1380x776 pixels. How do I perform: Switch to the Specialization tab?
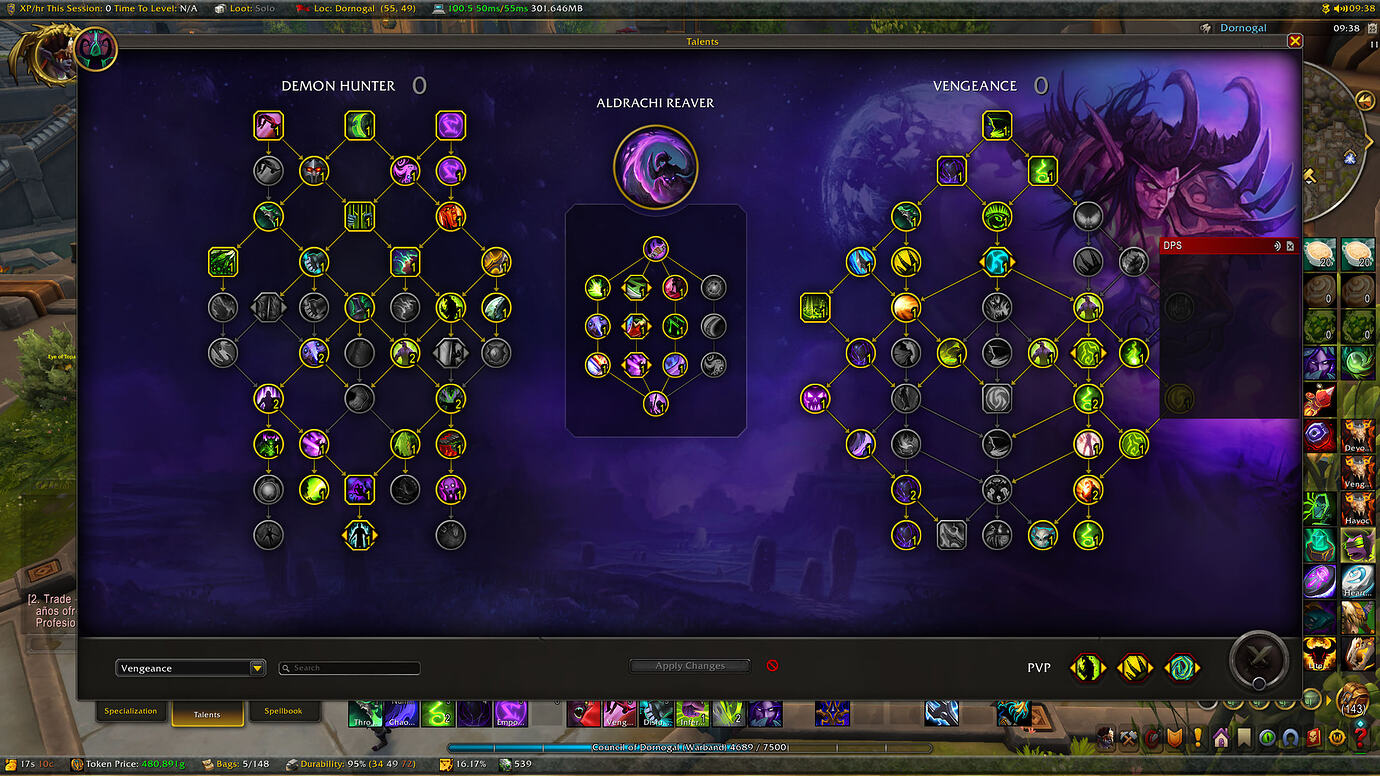130,711
